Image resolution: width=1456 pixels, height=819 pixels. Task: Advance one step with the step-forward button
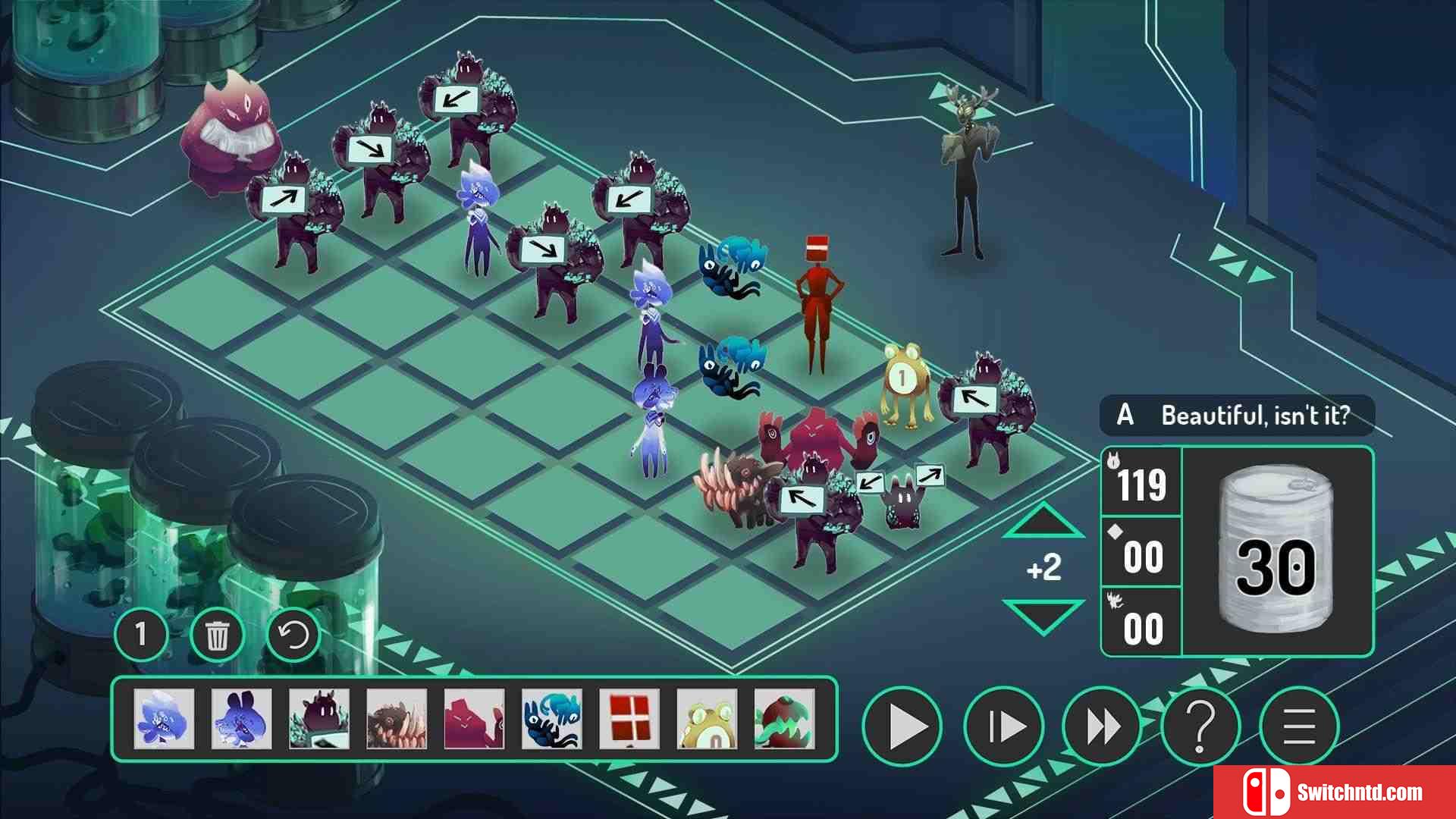(1003, 726)
